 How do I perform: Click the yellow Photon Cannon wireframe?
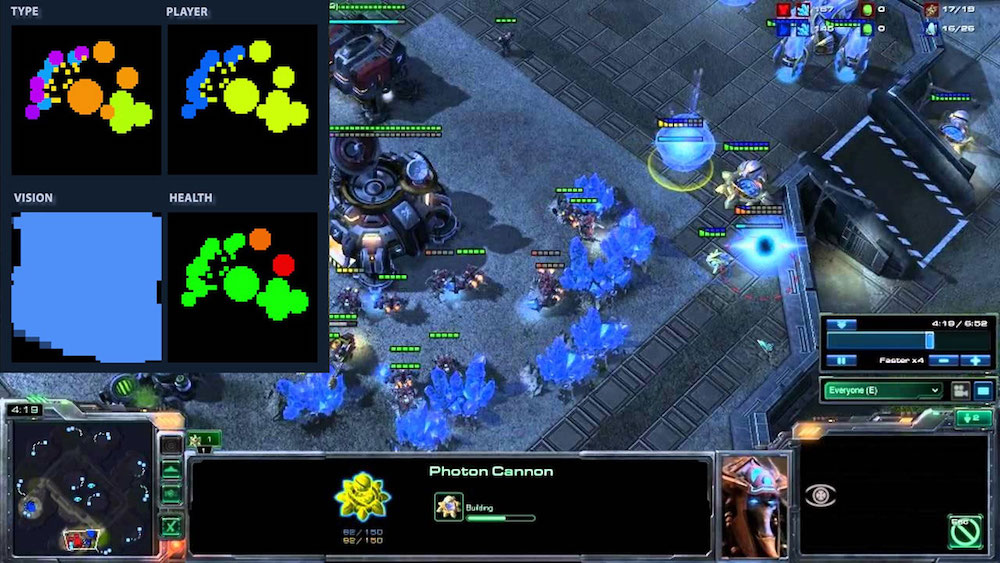(362, 498)
